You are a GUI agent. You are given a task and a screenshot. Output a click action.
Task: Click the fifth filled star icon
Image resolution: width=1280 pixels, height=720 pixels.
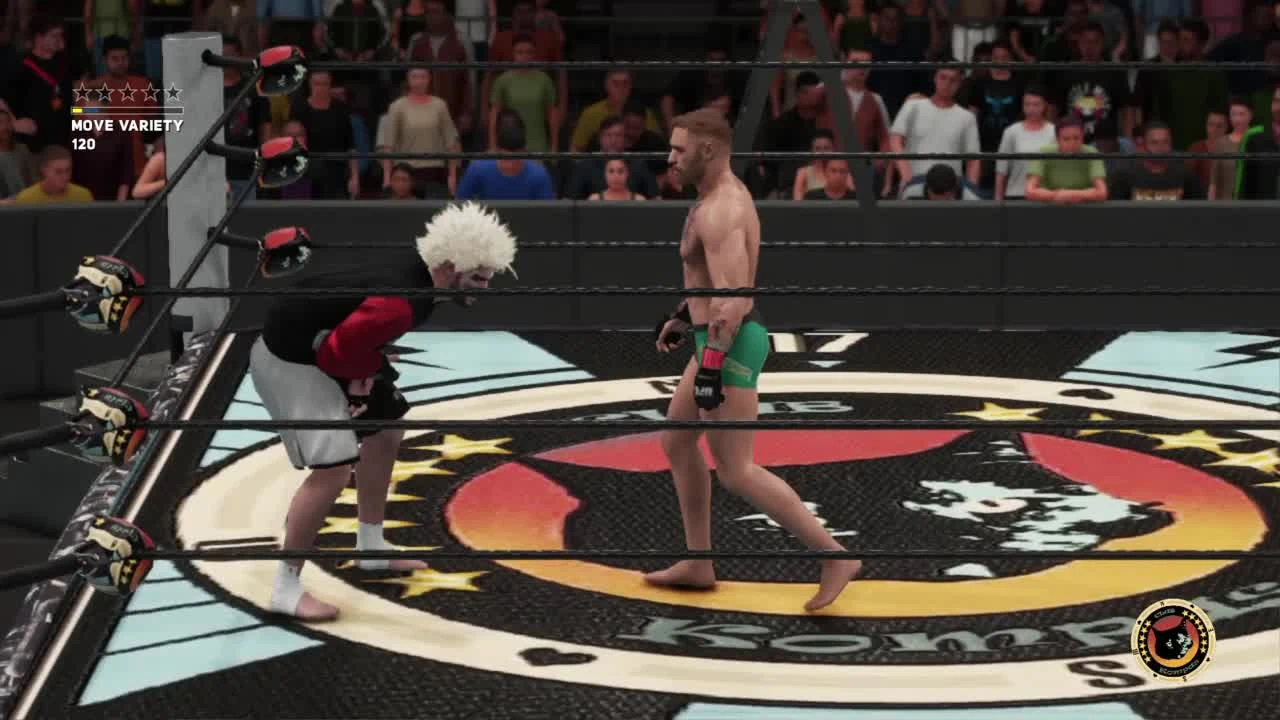[172, 92]
